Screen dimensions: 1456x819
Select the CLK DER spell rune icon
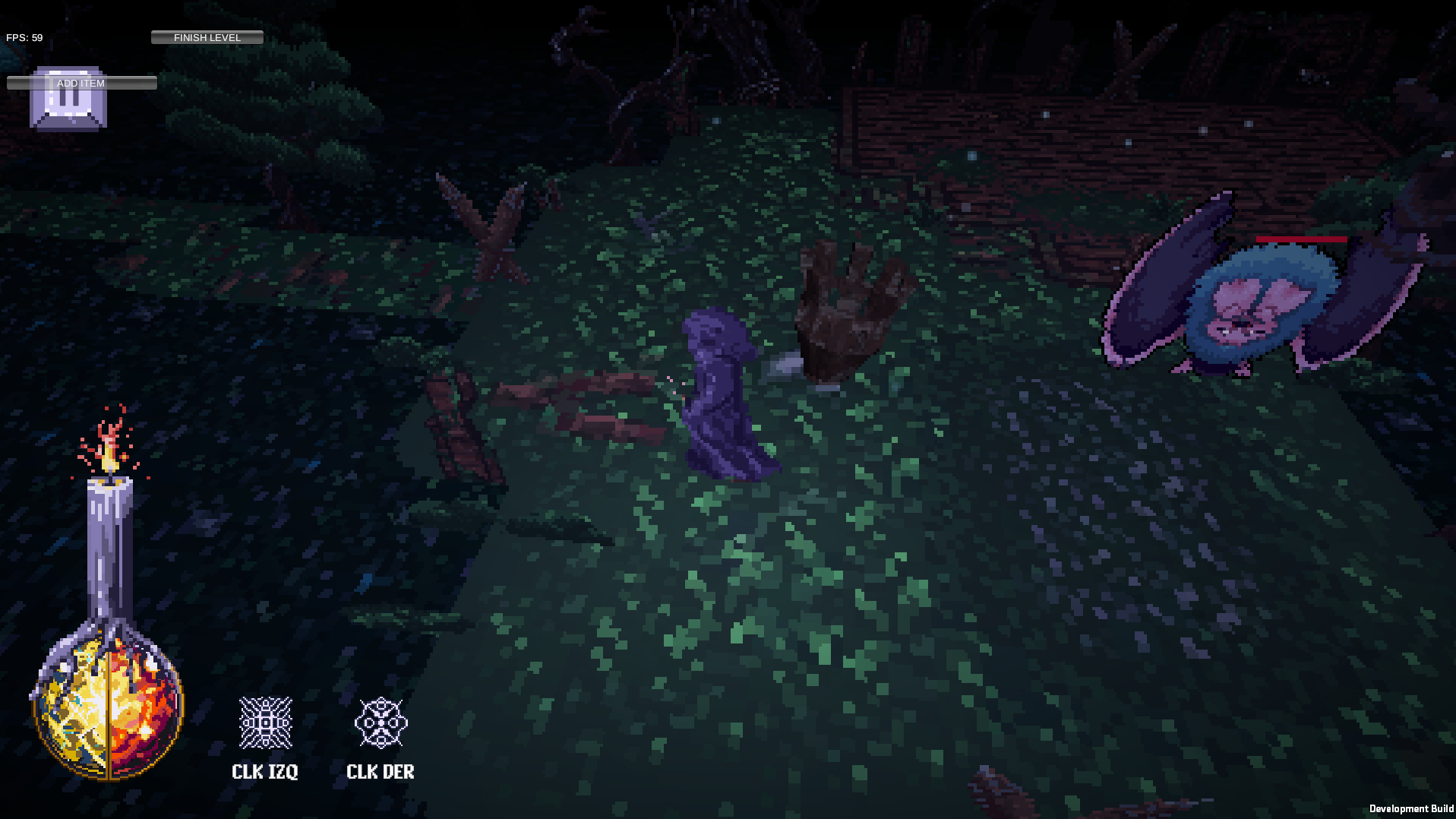[381, 723]
